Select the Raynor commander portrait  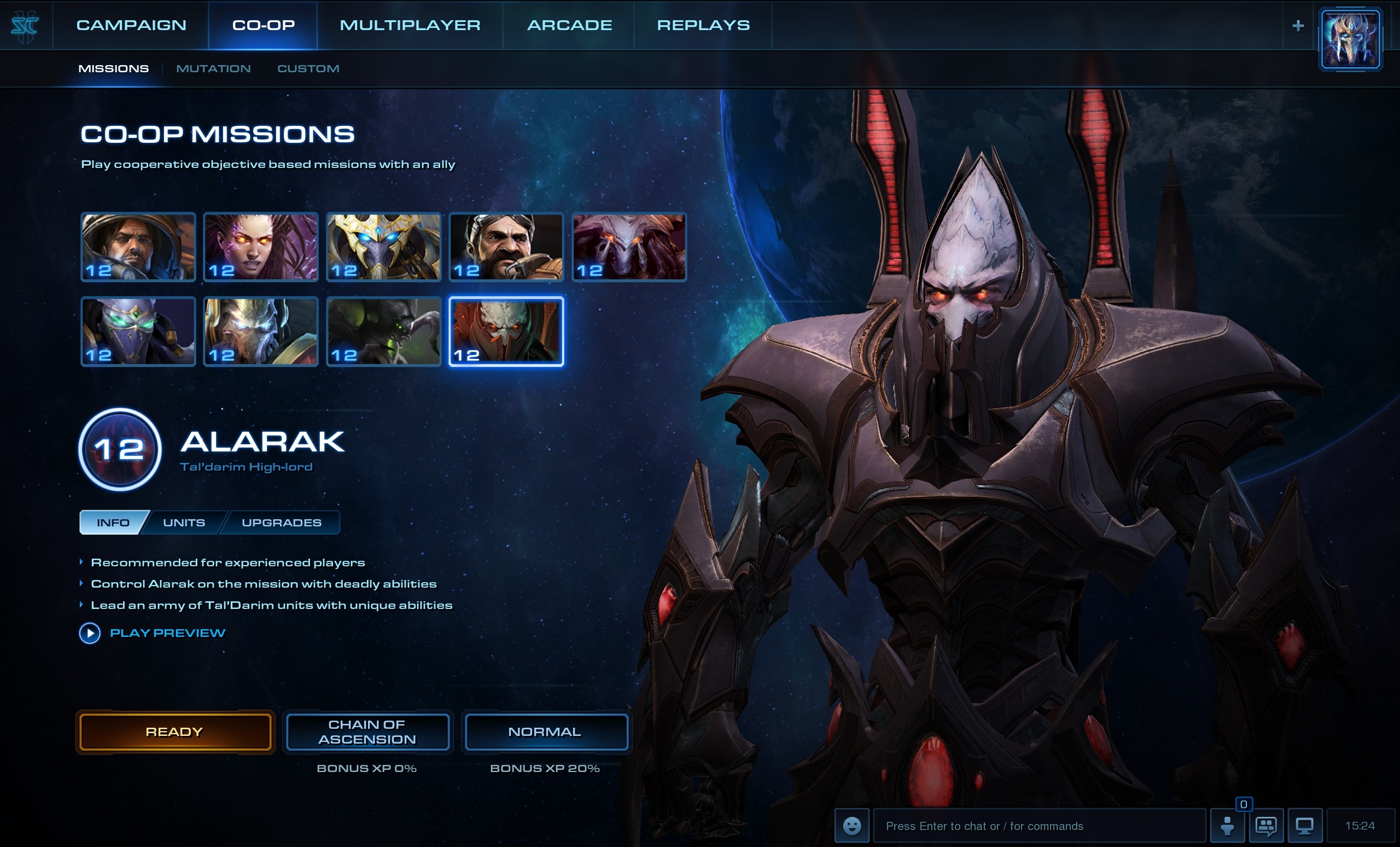[x=137, y=247]
